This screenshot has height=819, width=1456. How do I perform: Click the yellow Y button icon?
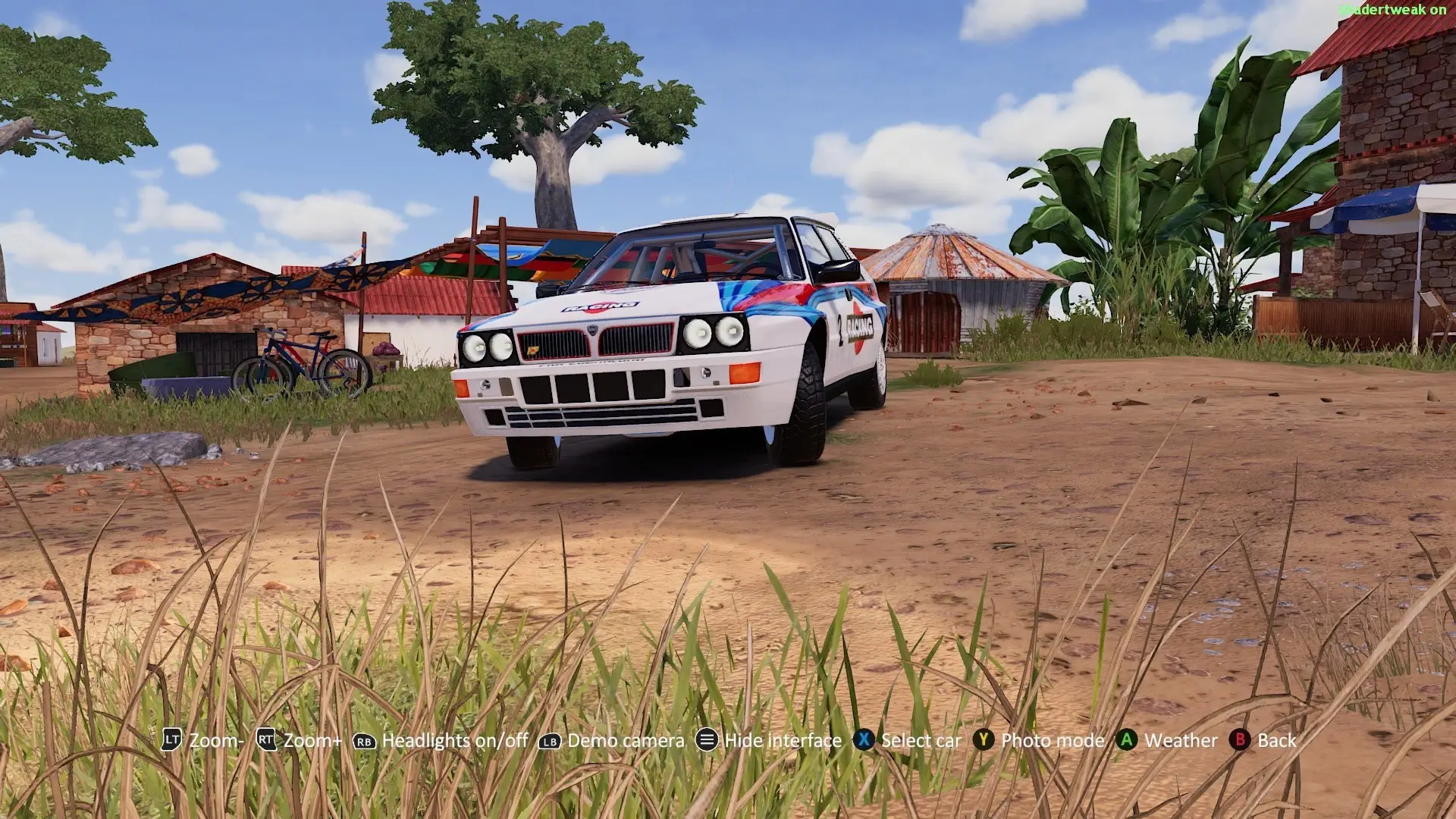coord(983,740)
